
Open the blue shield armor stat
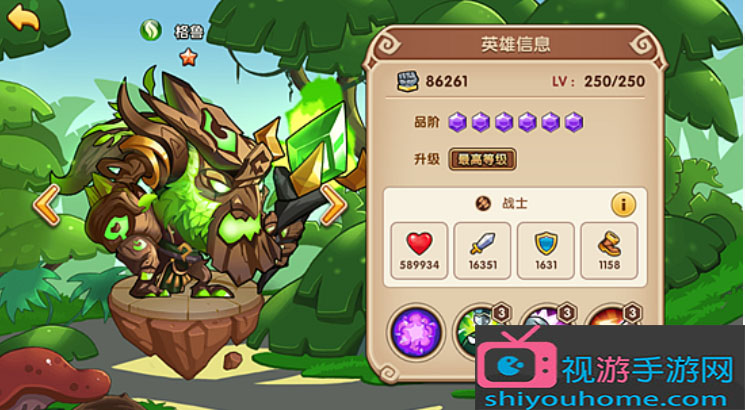pos(546,250)
